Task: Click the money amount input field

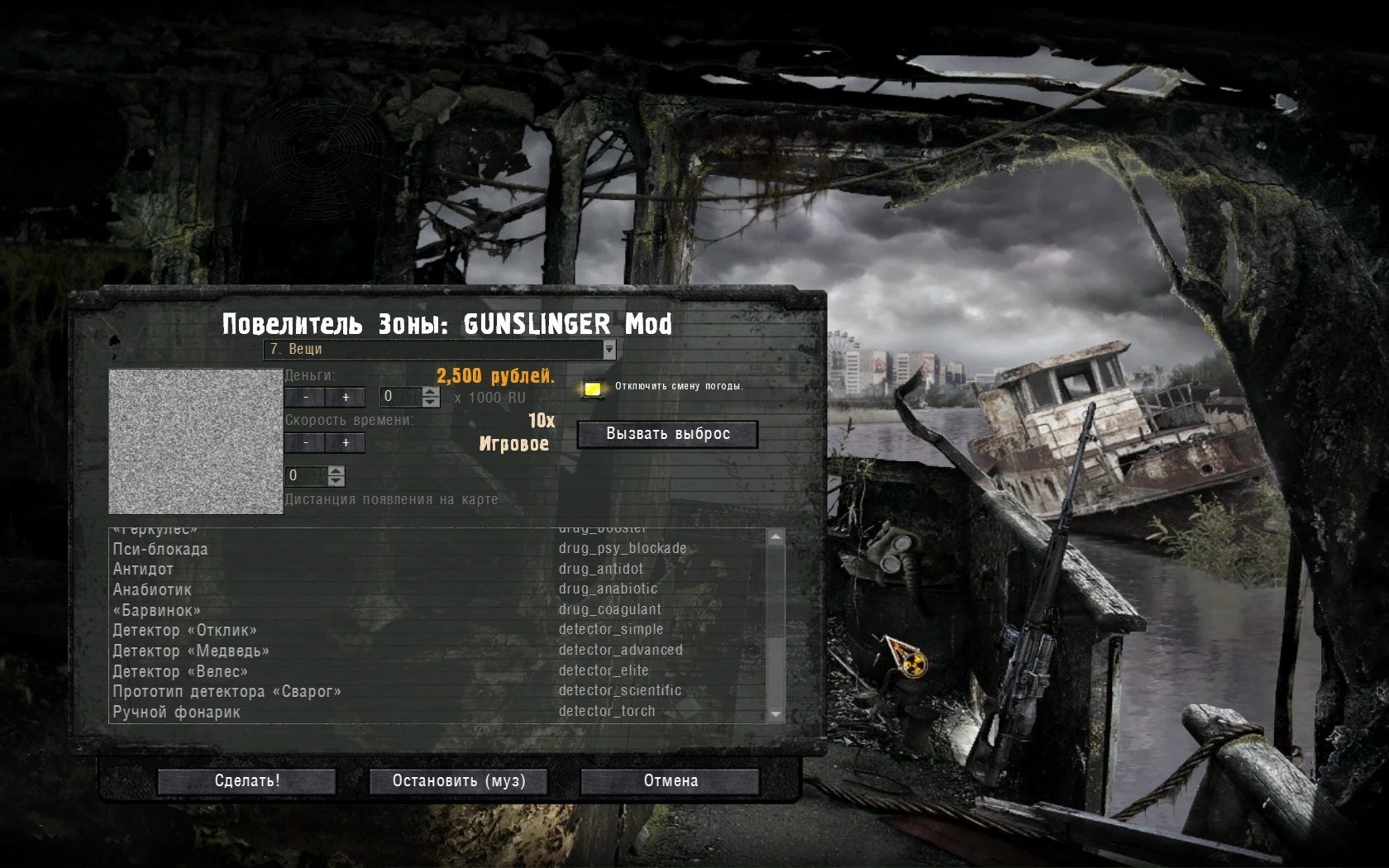Action: pyautogui.click(x=399, y=397)
